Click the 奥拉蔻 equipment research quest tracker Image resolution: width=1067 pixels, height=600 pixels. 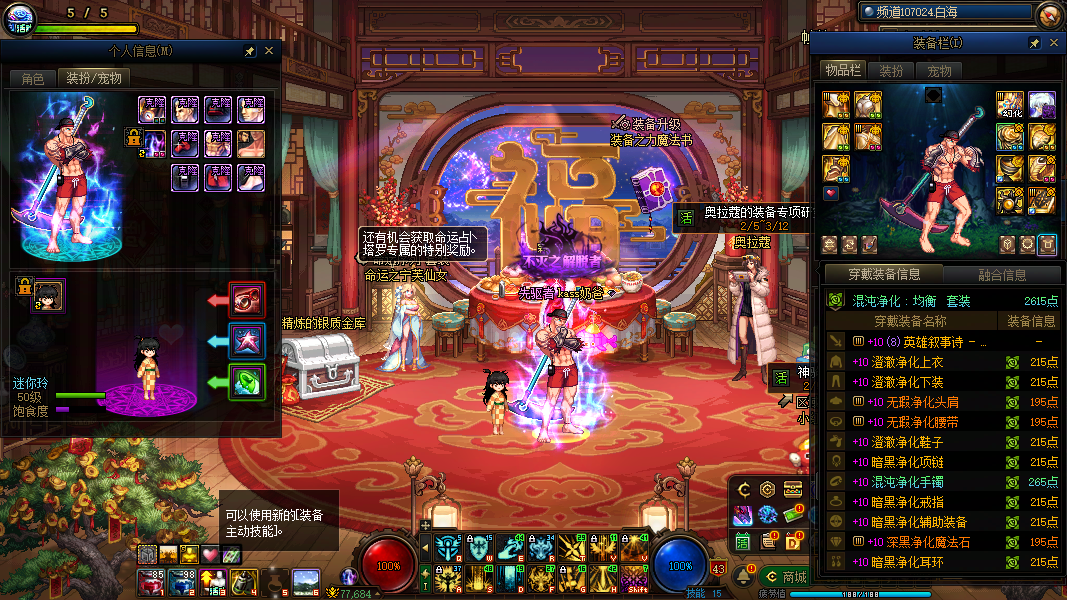(x=745, y=214)
